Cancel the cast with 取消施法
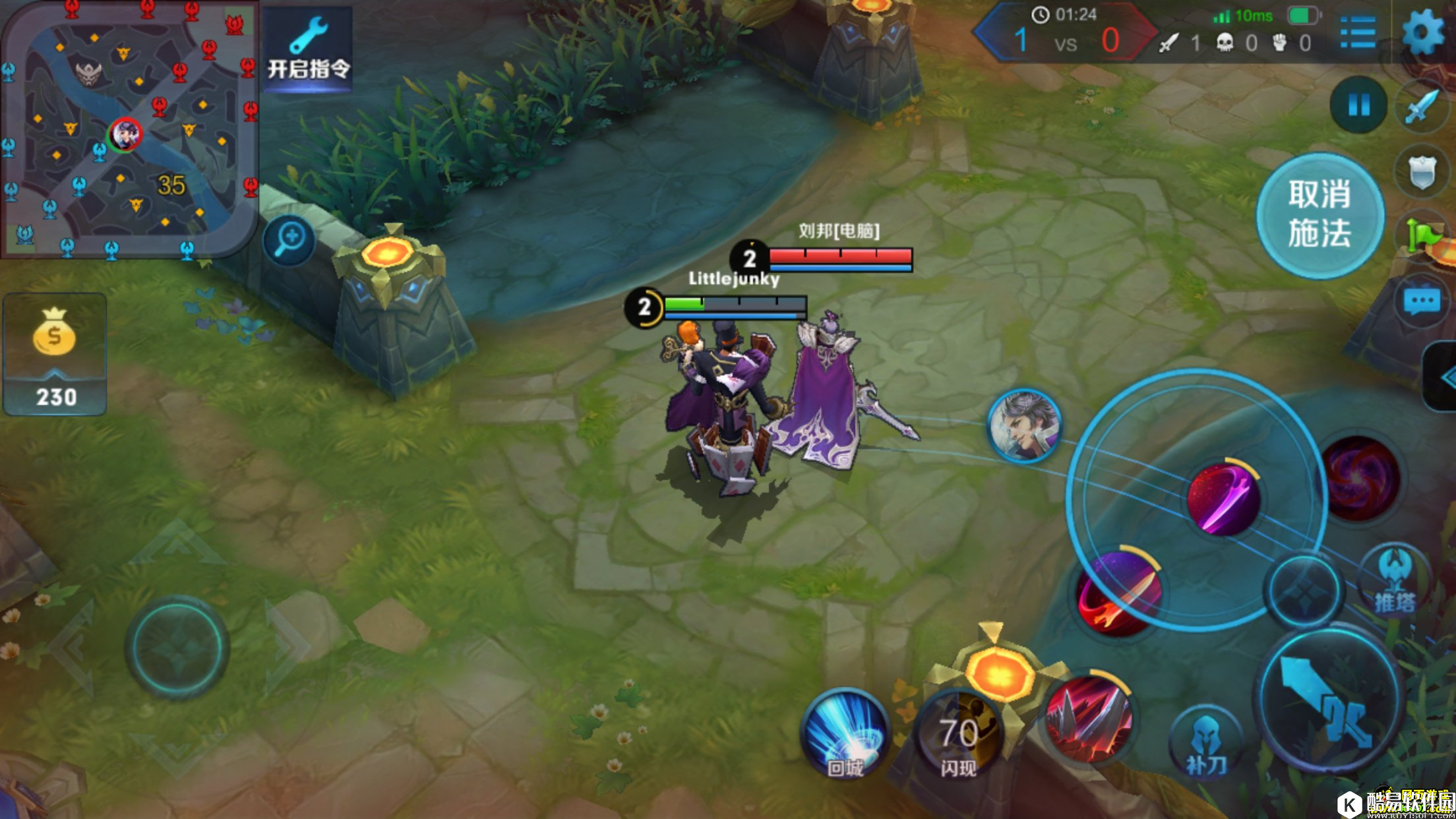This screenshot has height=819, width=1456. coord(1319,214)
